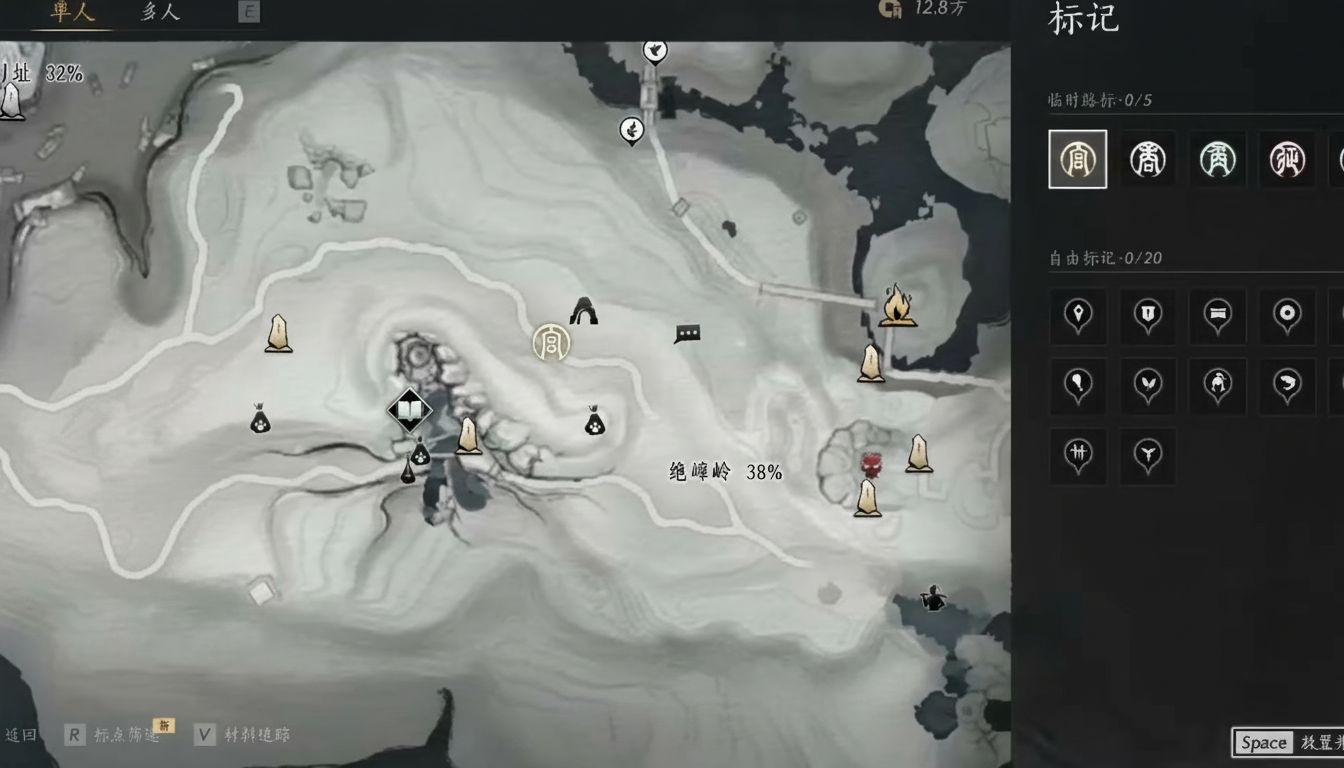Select the red temporary waypoint seal icon
This screenshot has height=768, width=1344.
[1288, 159]
